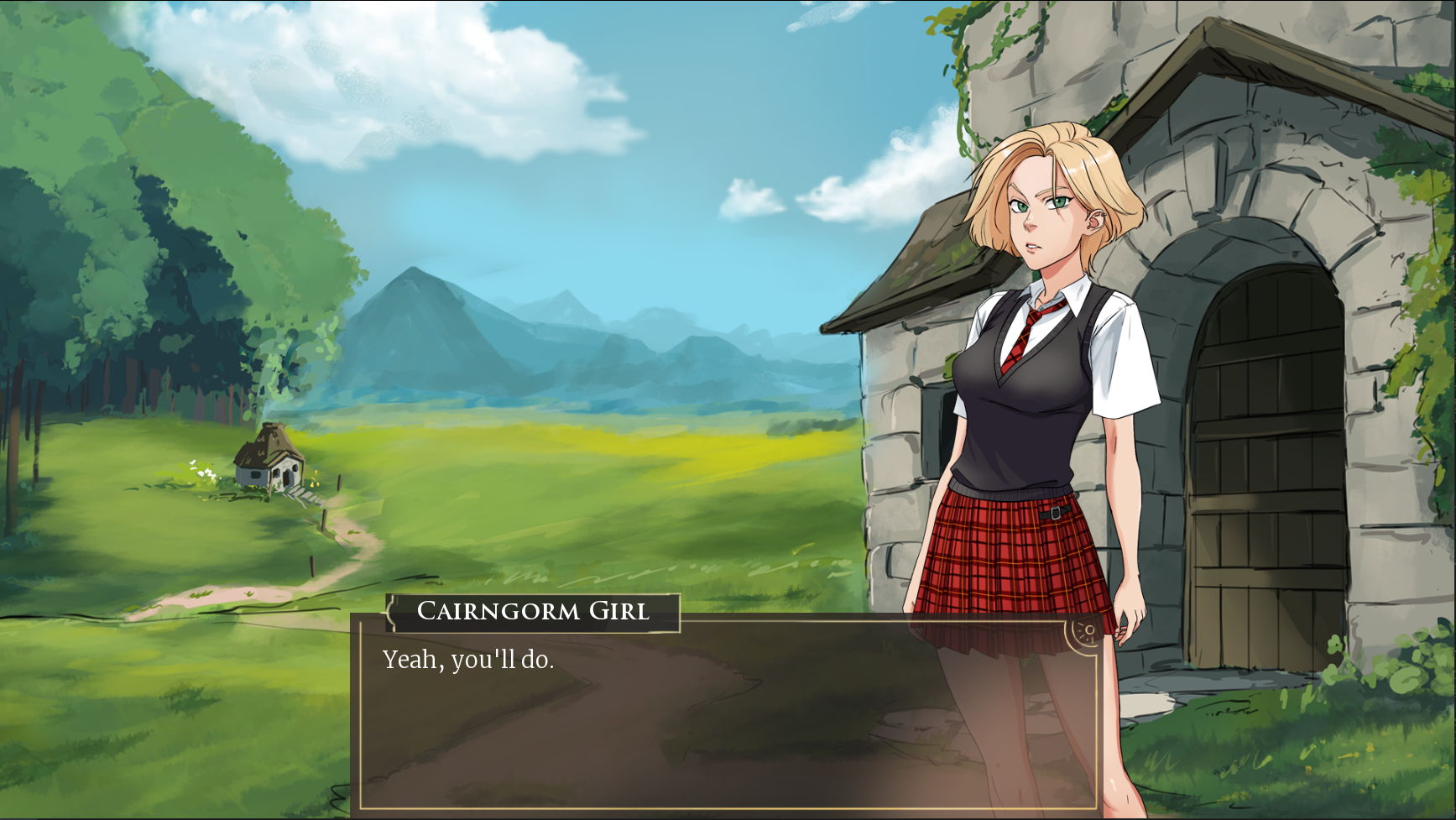Click the name plate to toggle character info
This screenshot has width=1456, height=820.
click(x=532, y=613)
